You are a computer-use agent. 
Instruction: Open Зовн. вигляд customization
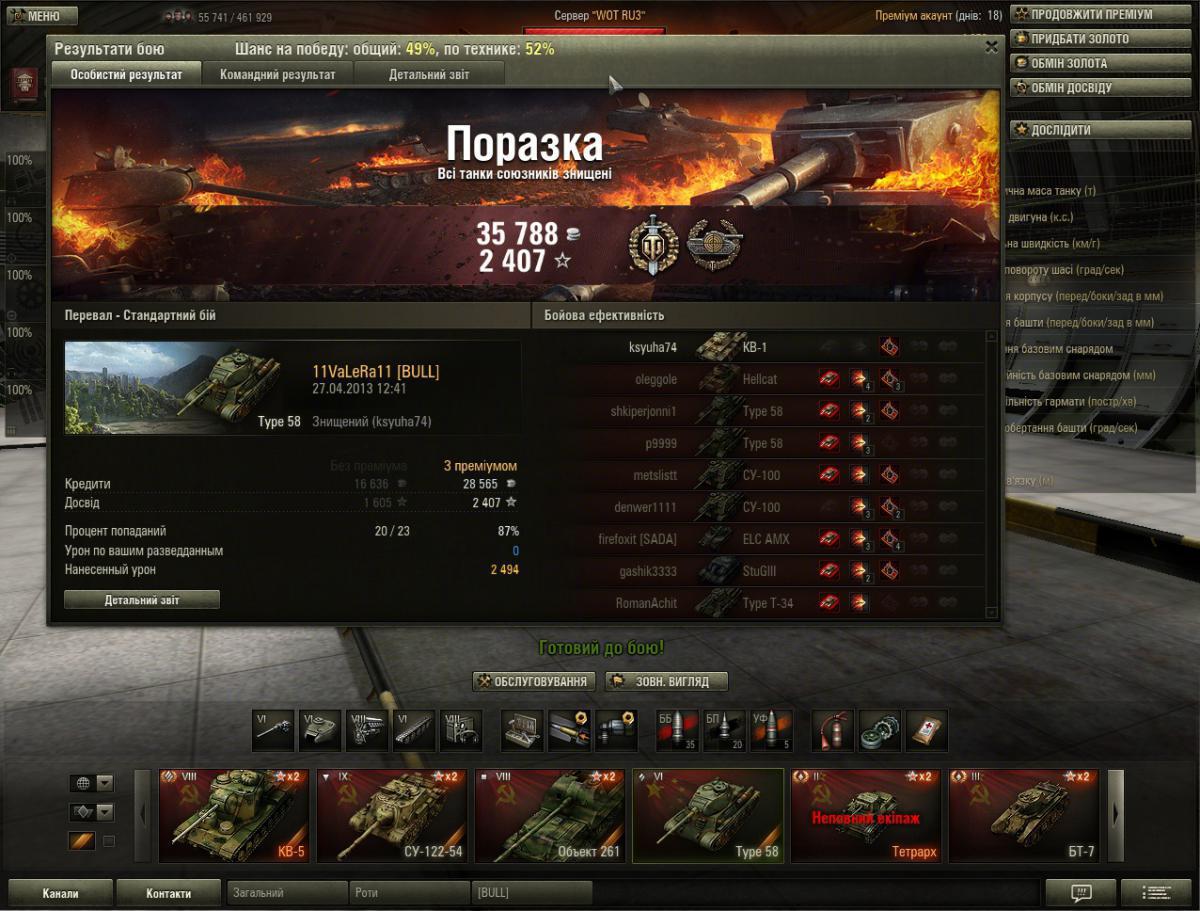click(x=666, y=682)
